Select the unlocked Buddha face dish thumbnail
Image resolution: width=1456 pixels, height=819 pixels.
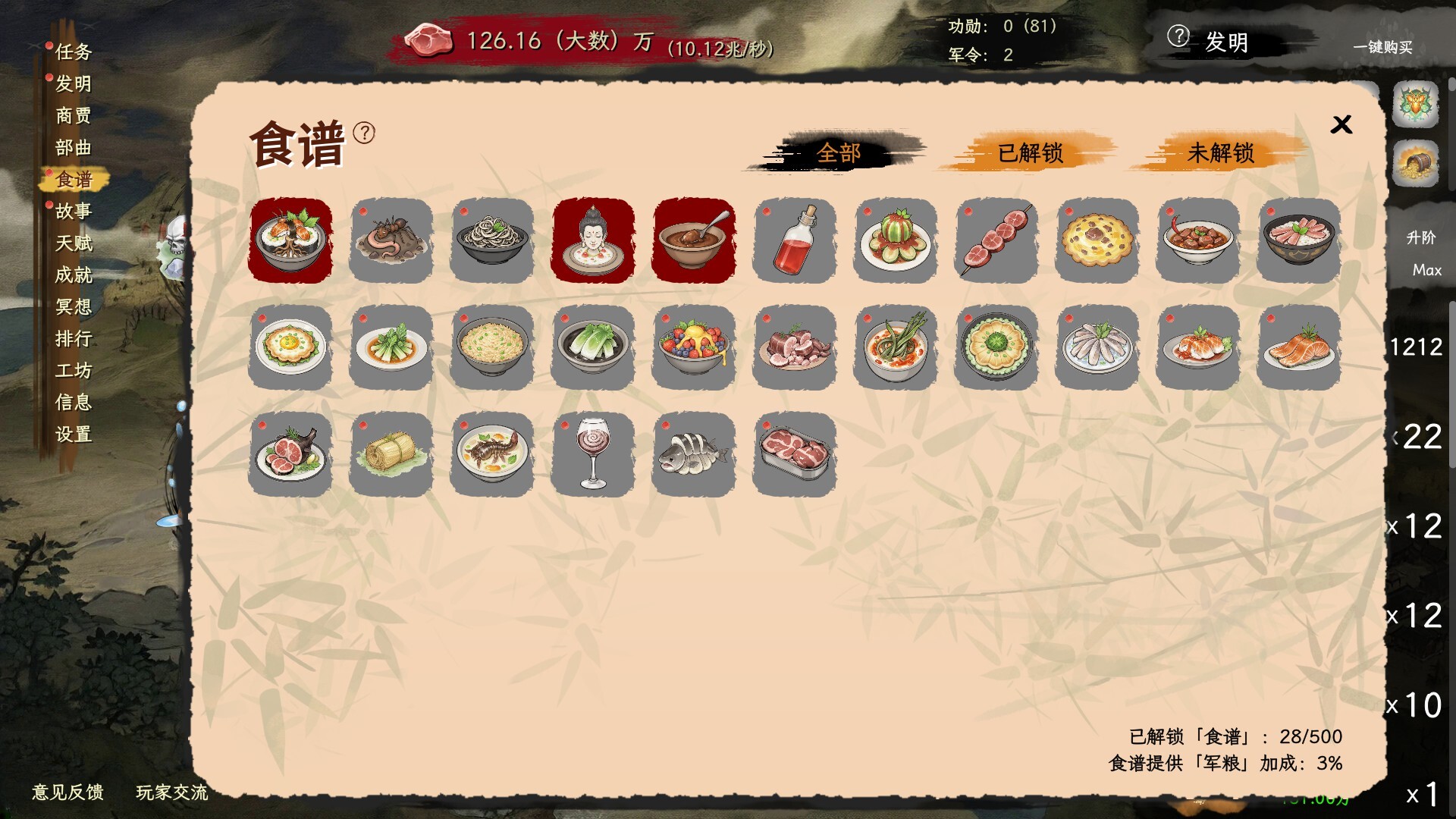click(x=592, y=241)
